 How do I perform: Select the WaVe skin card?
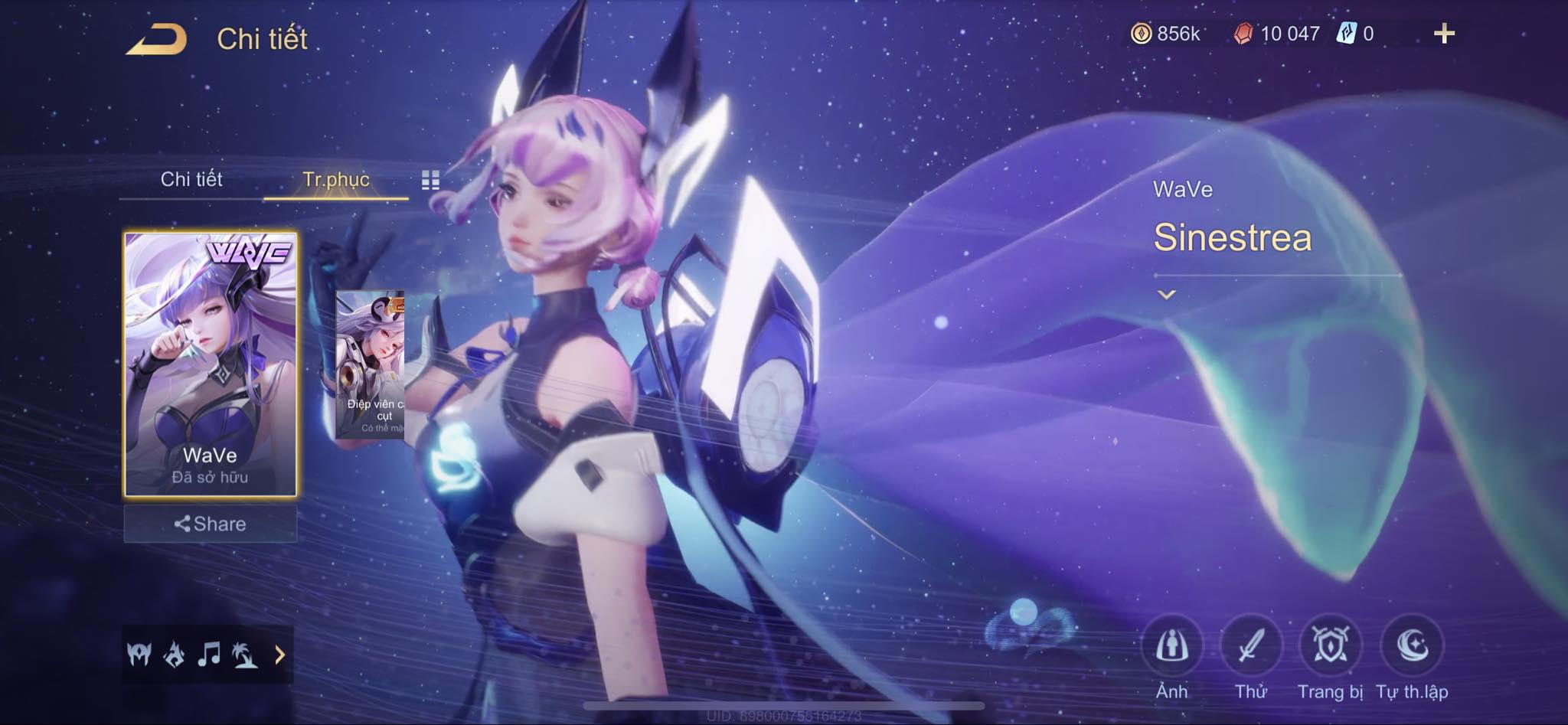click(x=211, y=364)
